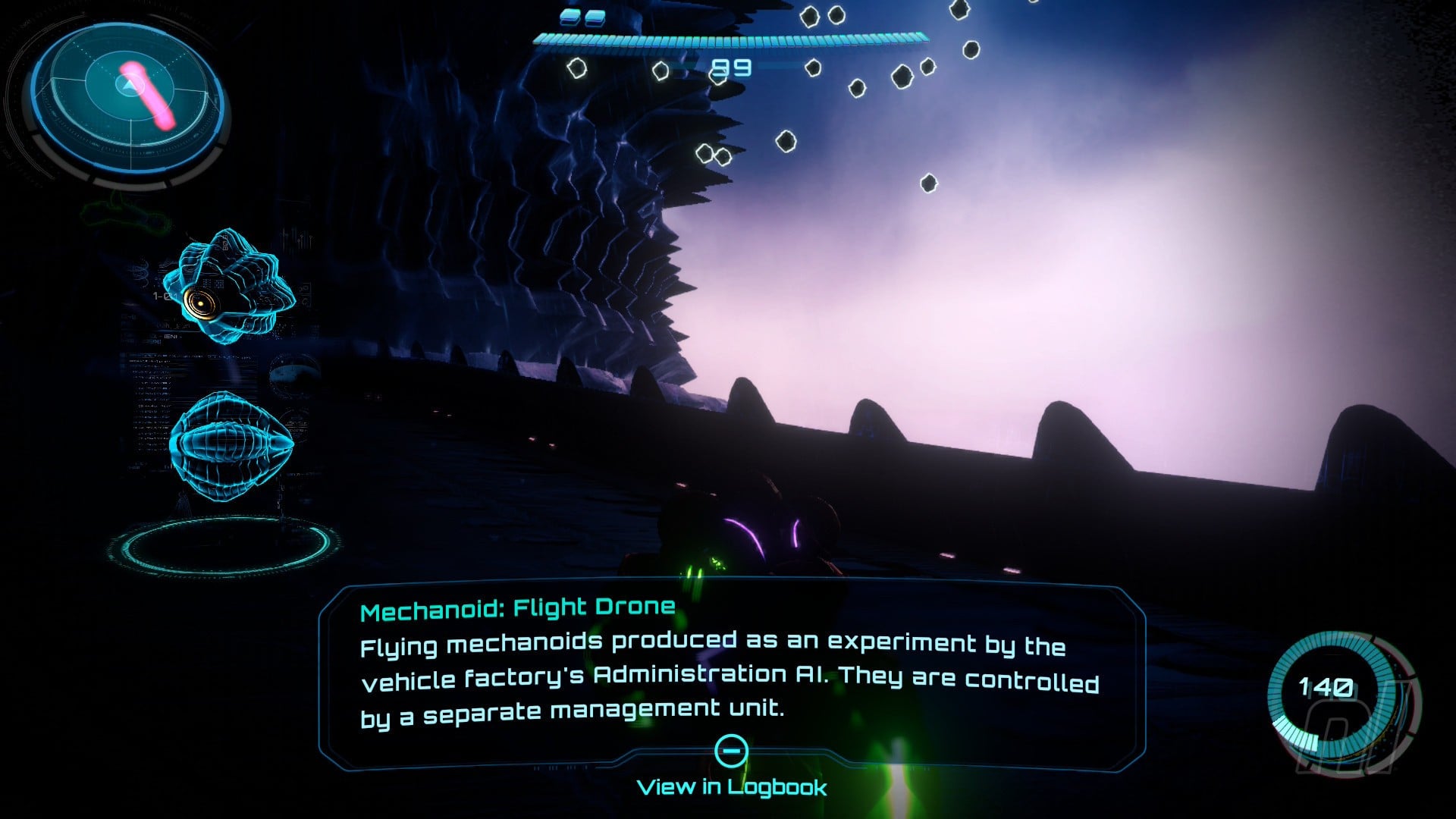Select the Flight Drone hologram with yellow eye

tap(231, 287)
